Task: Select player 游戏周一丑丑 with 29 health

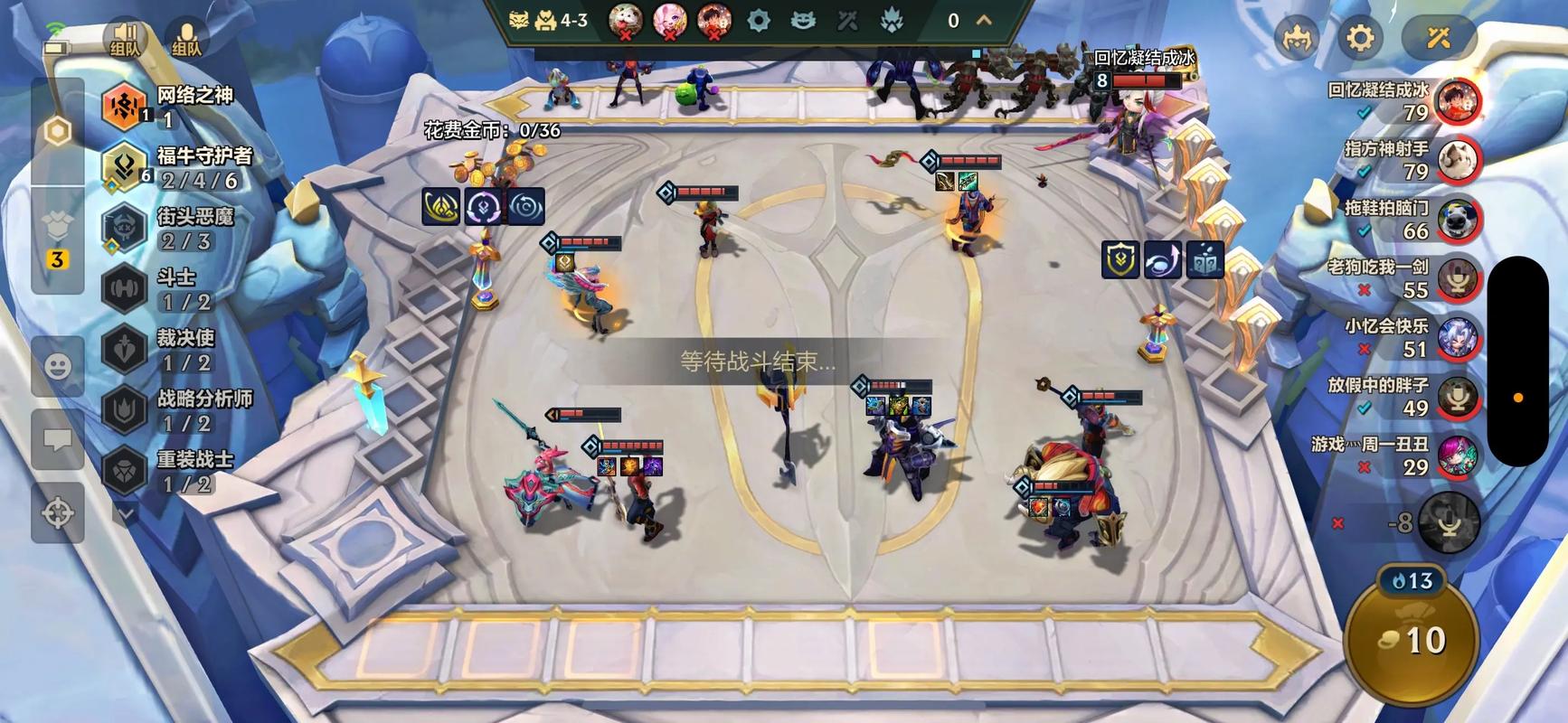Action: (x=1456, y=456)
